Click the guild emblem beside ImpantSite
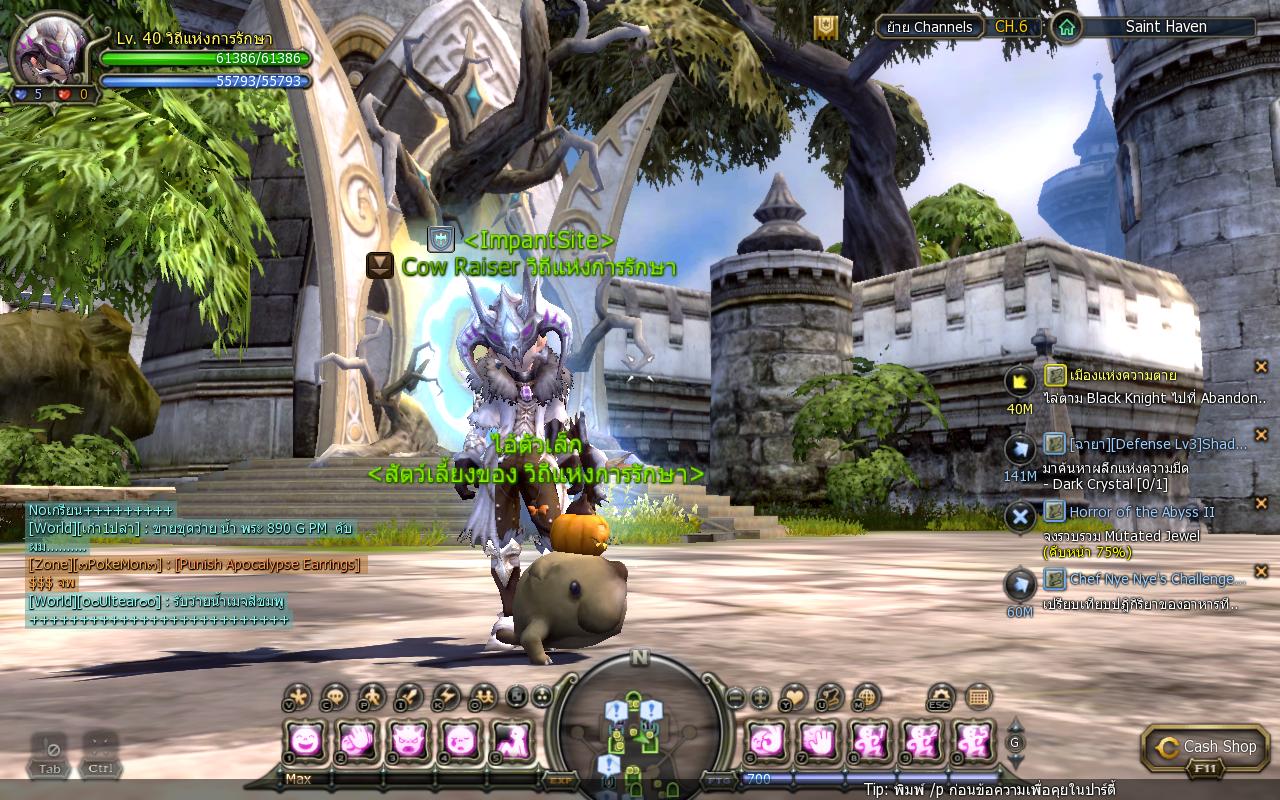 tap(441, 240)
